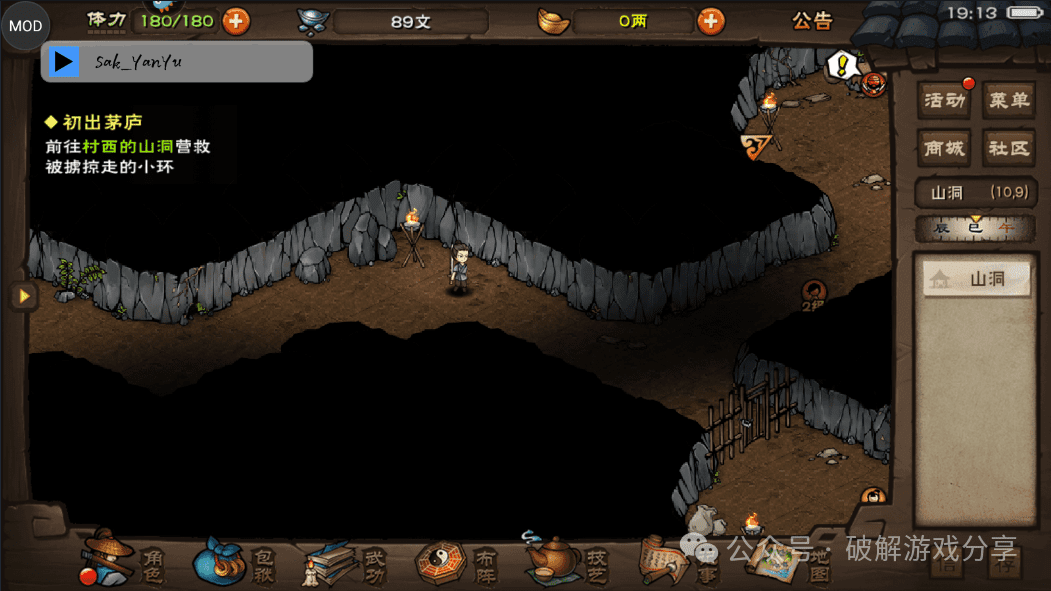
Task: Open the 武功 martial arts book
Action: pos(346,562)
